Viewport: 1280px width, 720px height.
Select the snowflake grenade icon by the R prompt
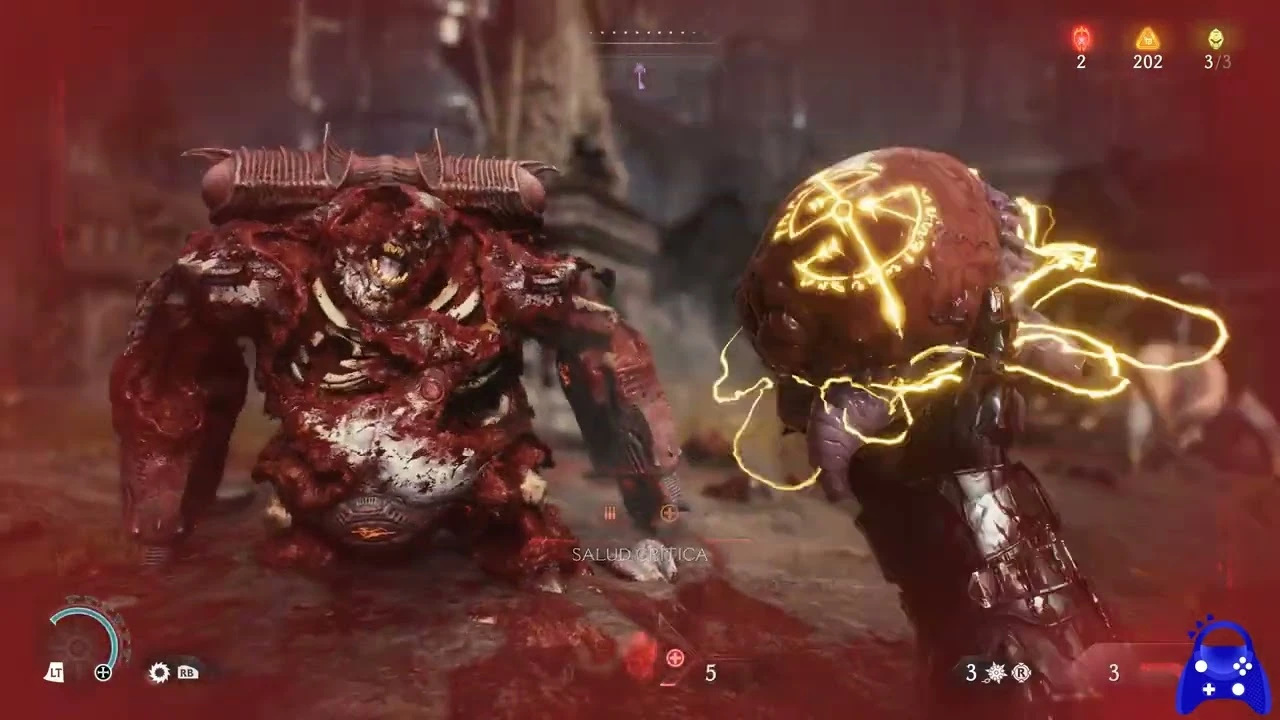click(994, 673)
